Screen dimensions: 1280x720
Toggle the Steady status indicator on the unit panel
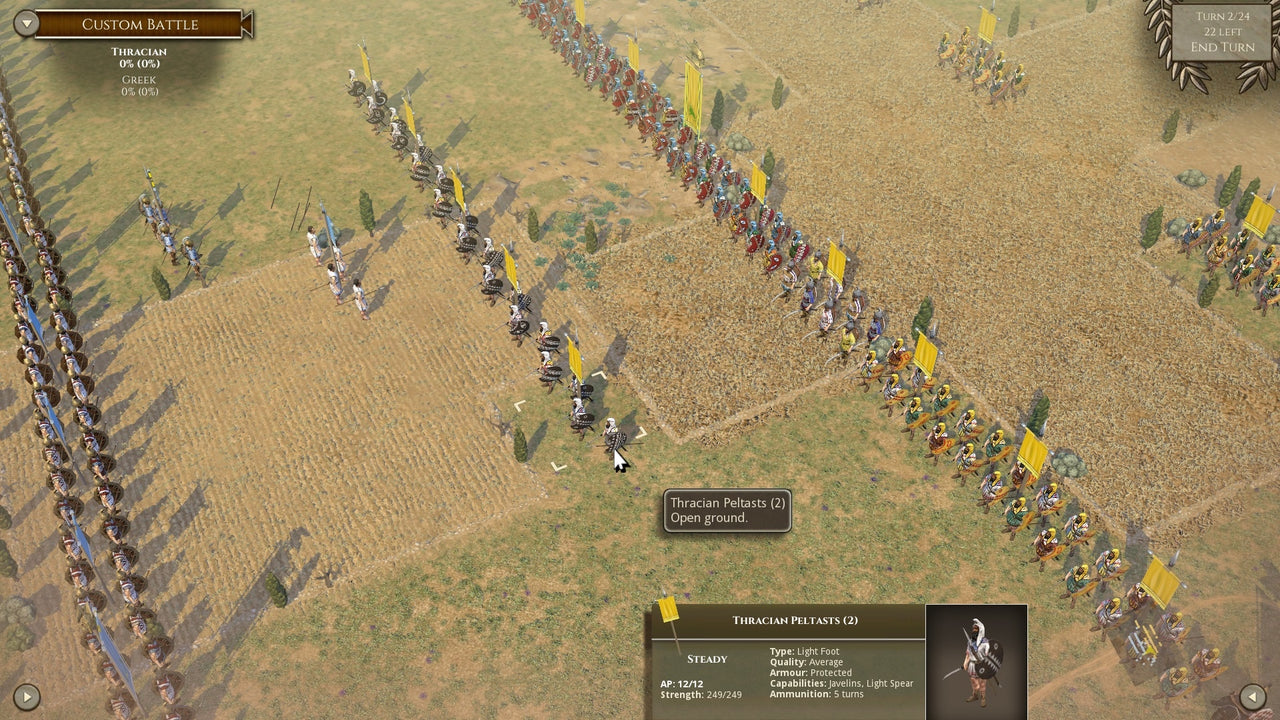coord(705,659)
